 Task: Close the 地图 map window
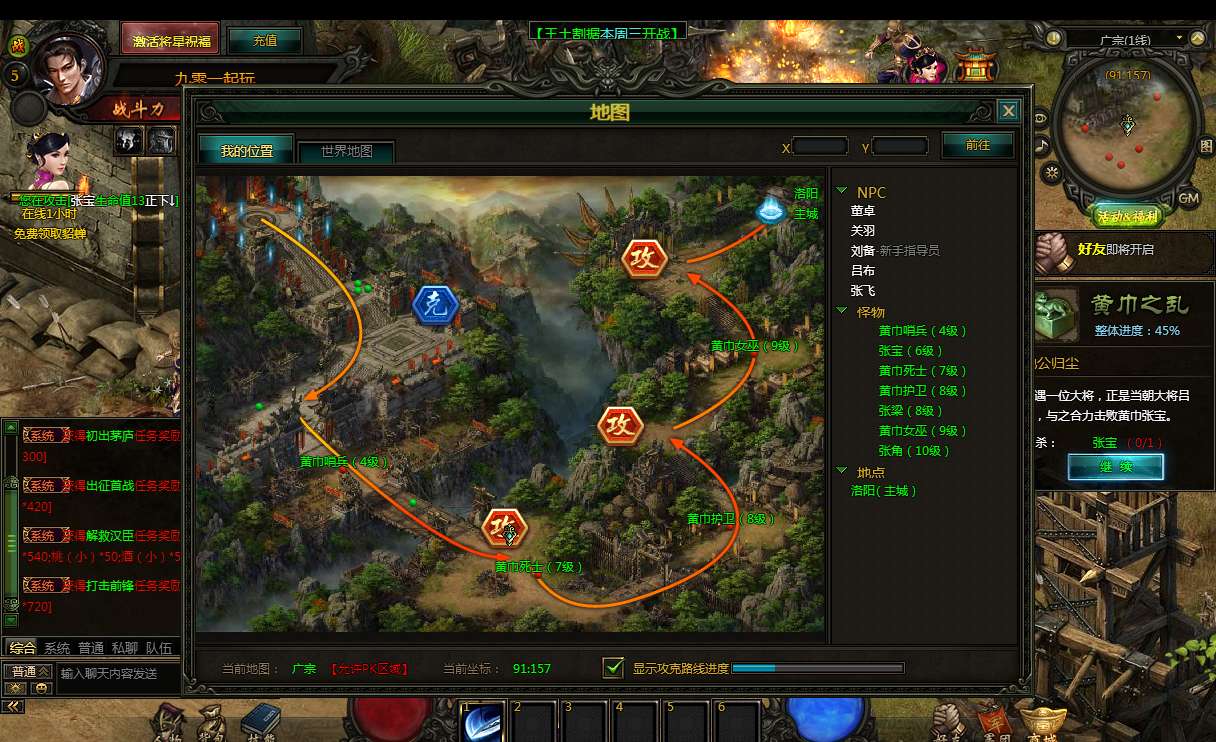[1008, 111]
